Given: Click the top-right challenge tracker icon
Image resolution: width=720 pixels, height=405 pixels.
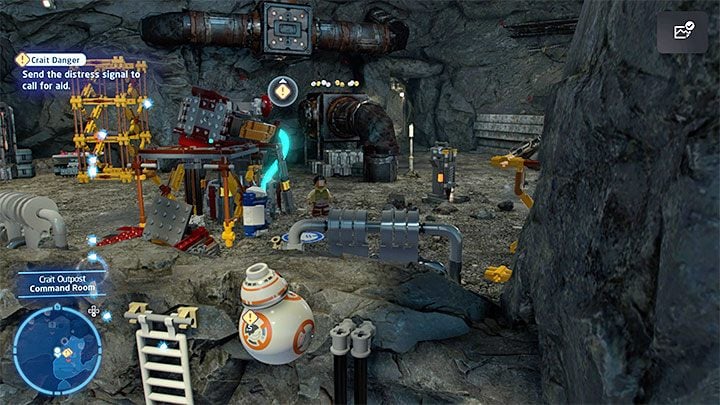Looking at the screenshot, I should 682,32.
